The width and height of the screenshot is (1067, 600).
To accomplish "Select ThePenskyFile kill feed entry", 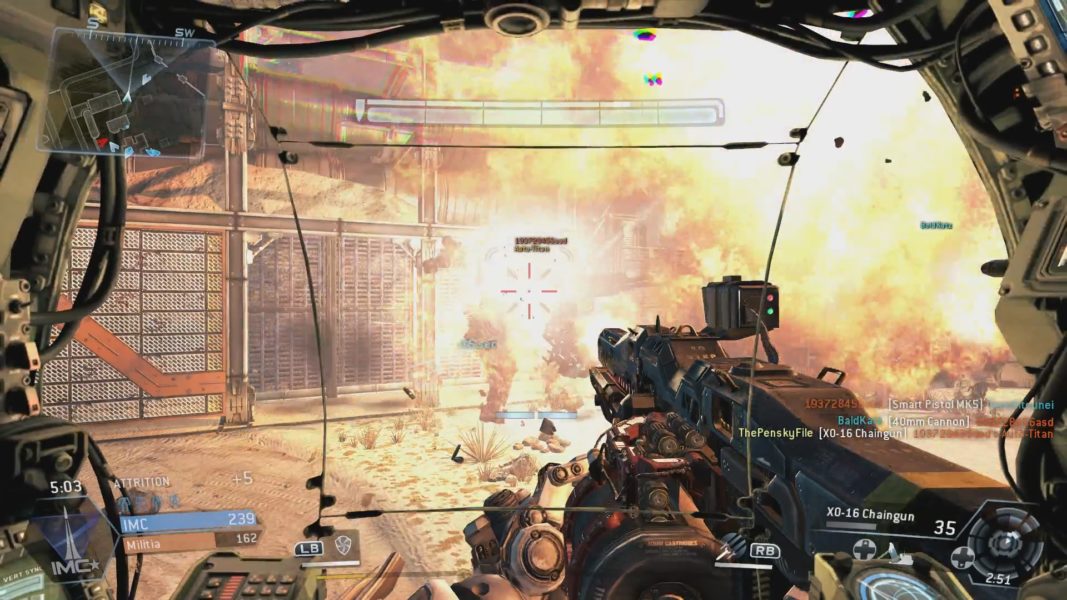I will coord(775,433).
